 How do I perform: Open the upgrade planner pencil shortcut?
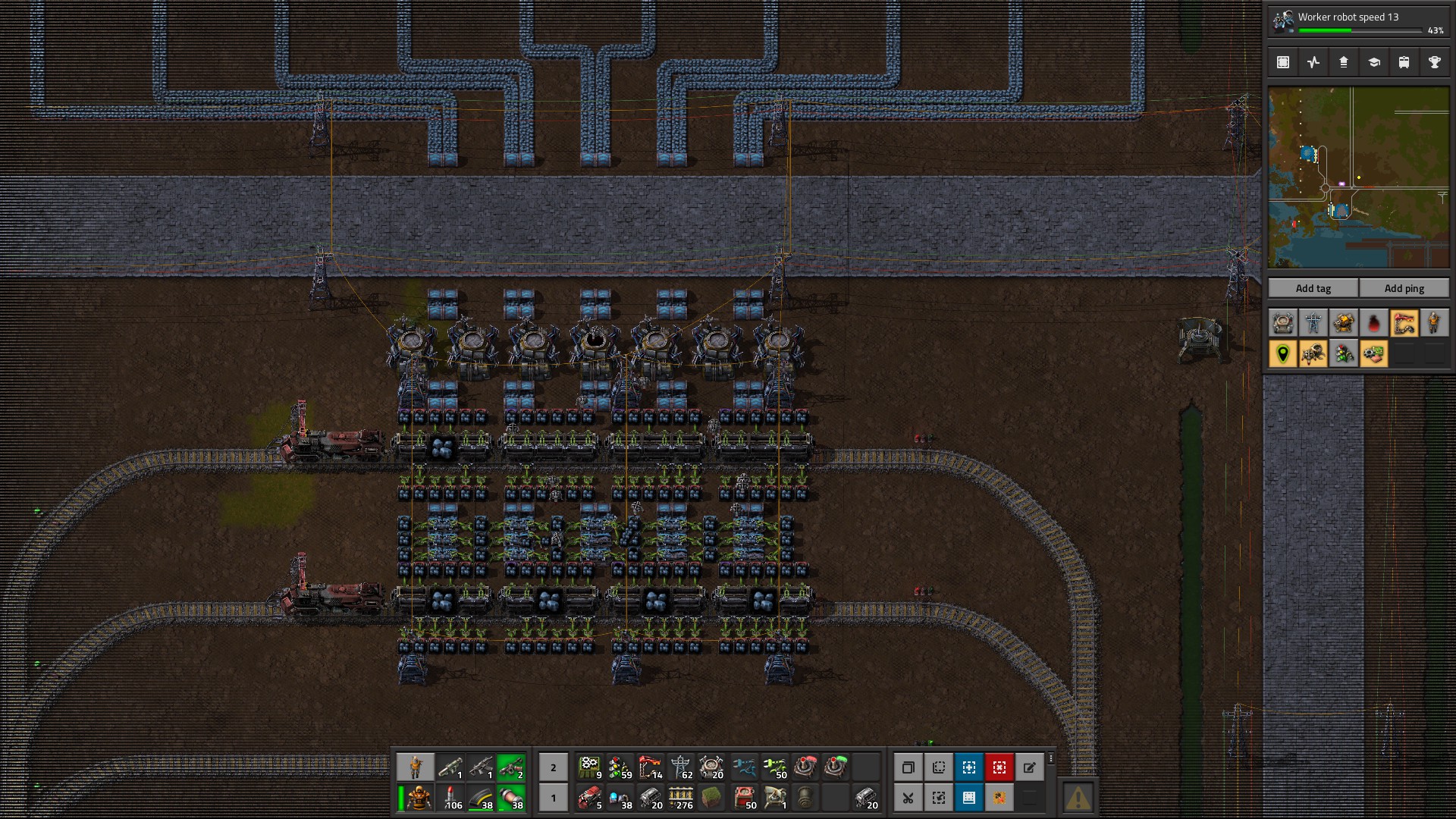[x=1031, y=767]
